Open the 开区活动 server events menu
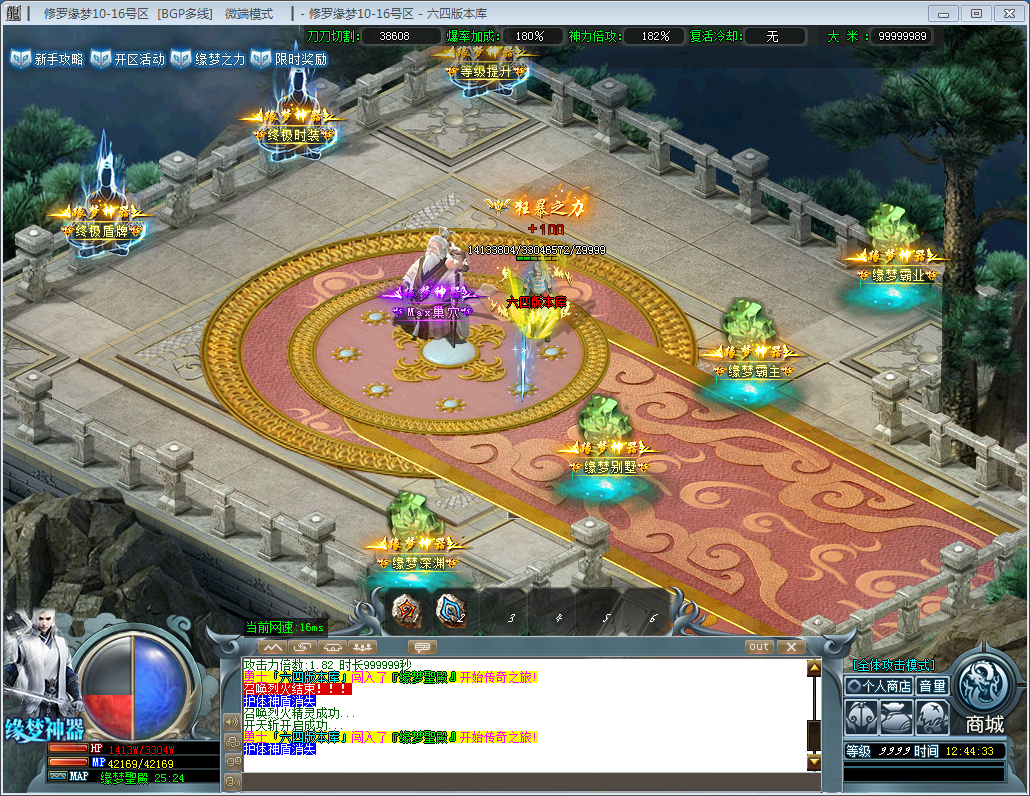The height and width of the screenshot is (796, 1030). tap(128, 59)
